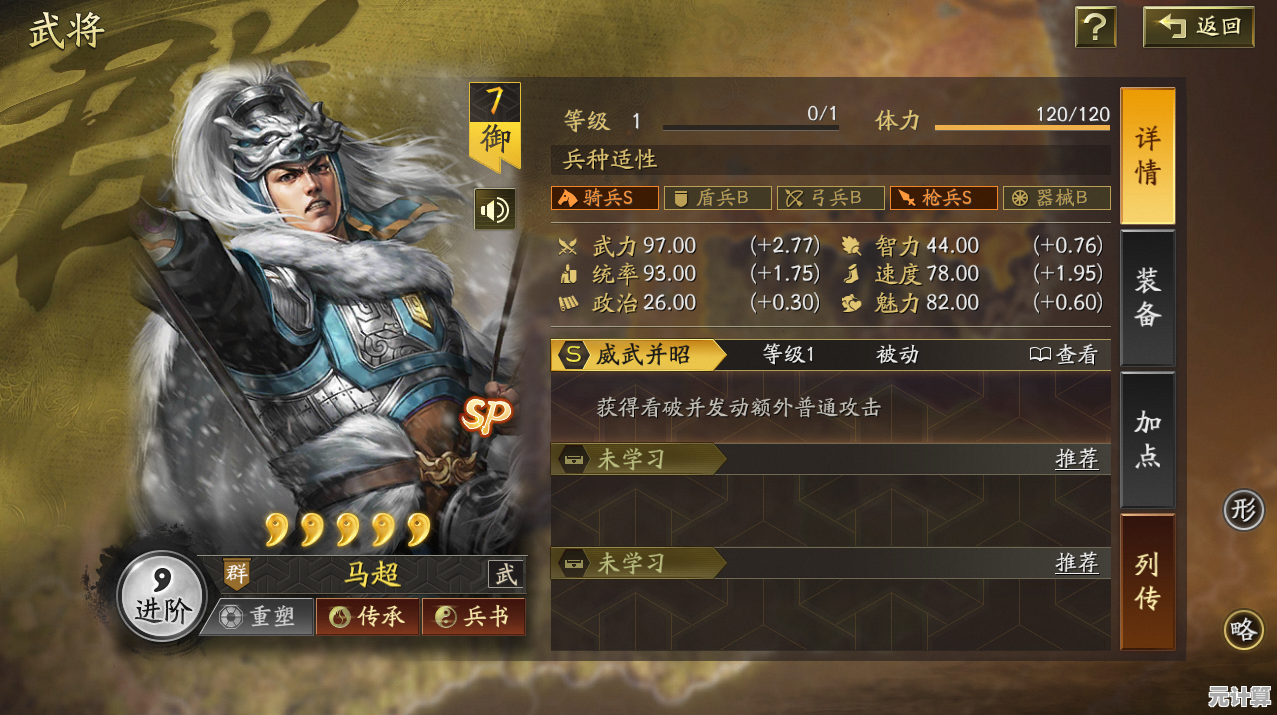Viewport: 1277px width, 715px height.
Task: Switch to the 详情 details tab
Action: click(1147, 156)
